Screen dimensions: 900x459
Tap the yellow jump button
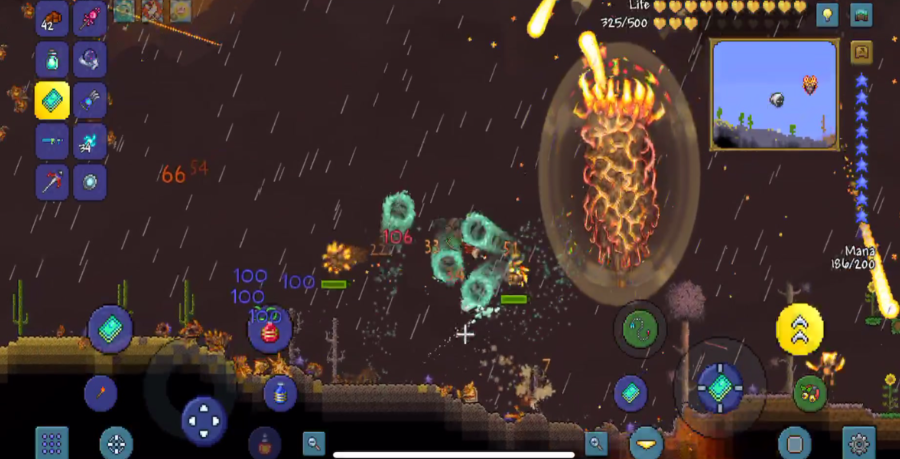coord(800,329)
